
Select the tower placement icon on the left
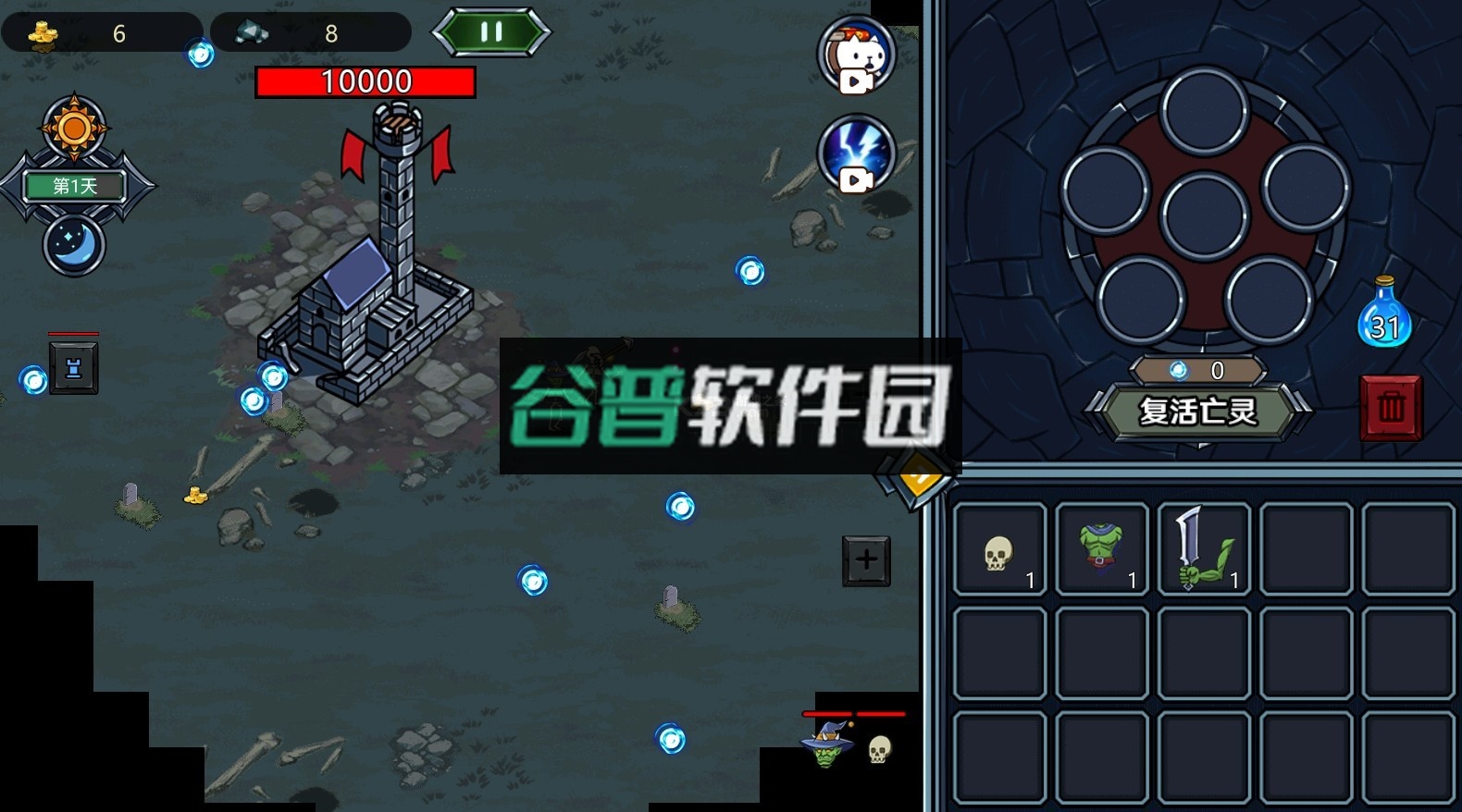tap(74, 368)
